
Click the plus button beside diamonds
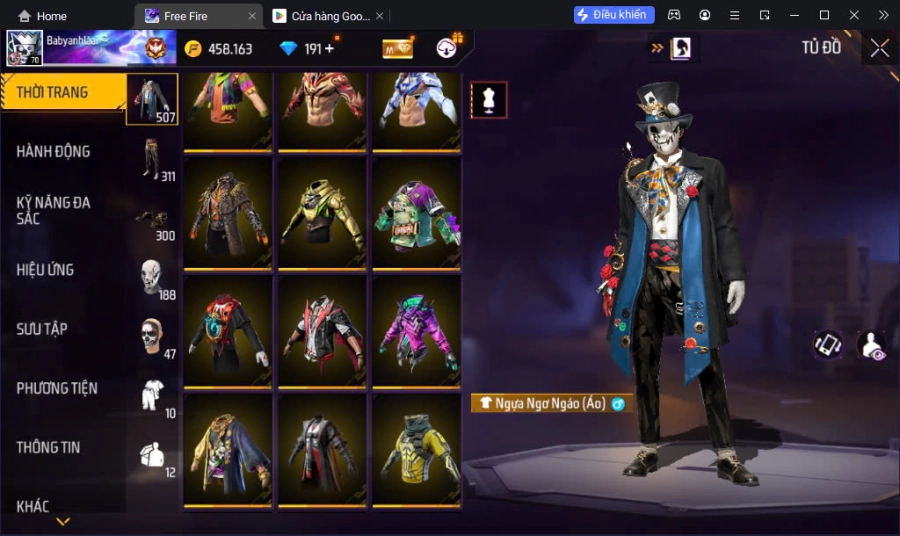[x=329, y=49]
